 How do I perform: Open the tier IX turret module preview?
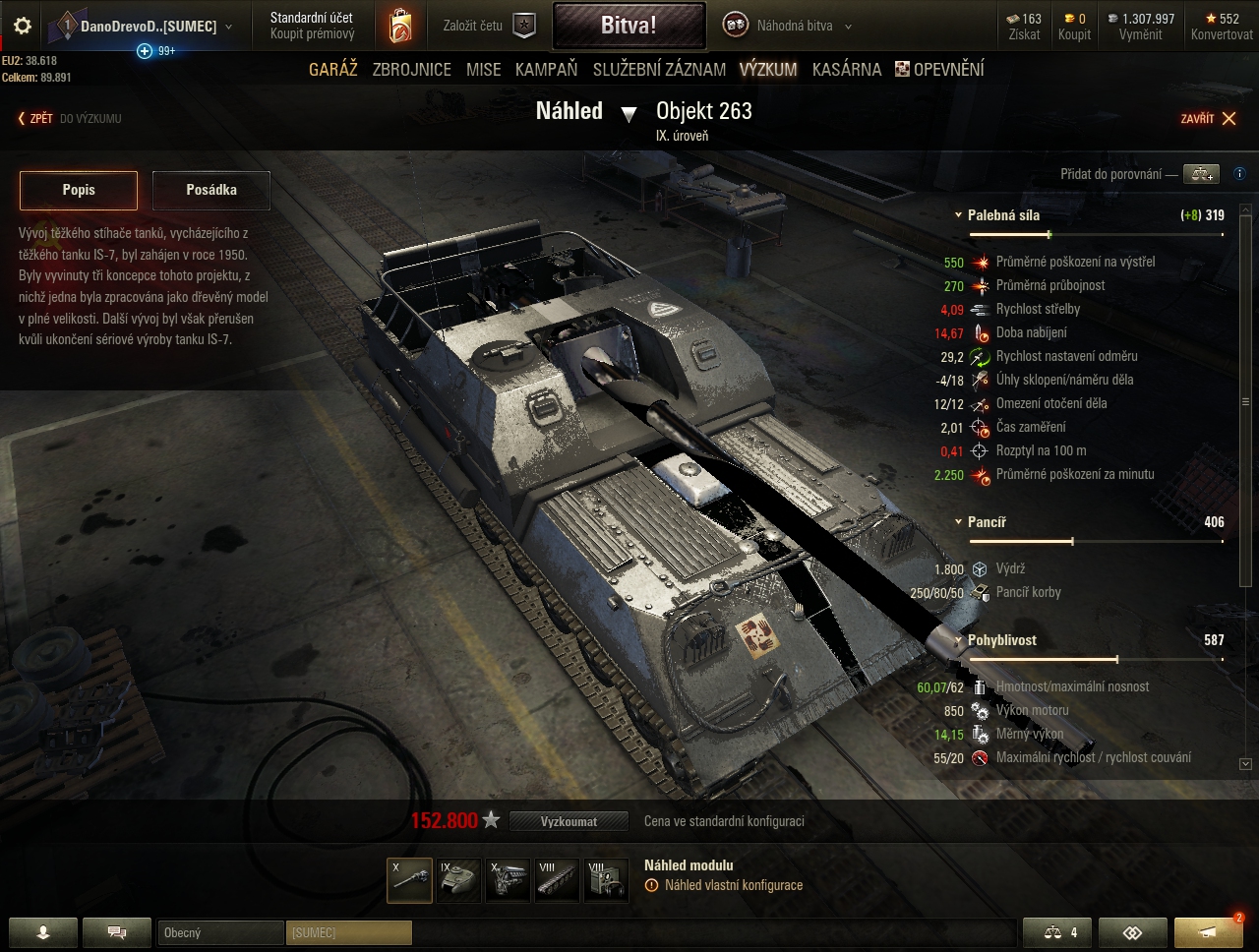click(x=458, y=878)
